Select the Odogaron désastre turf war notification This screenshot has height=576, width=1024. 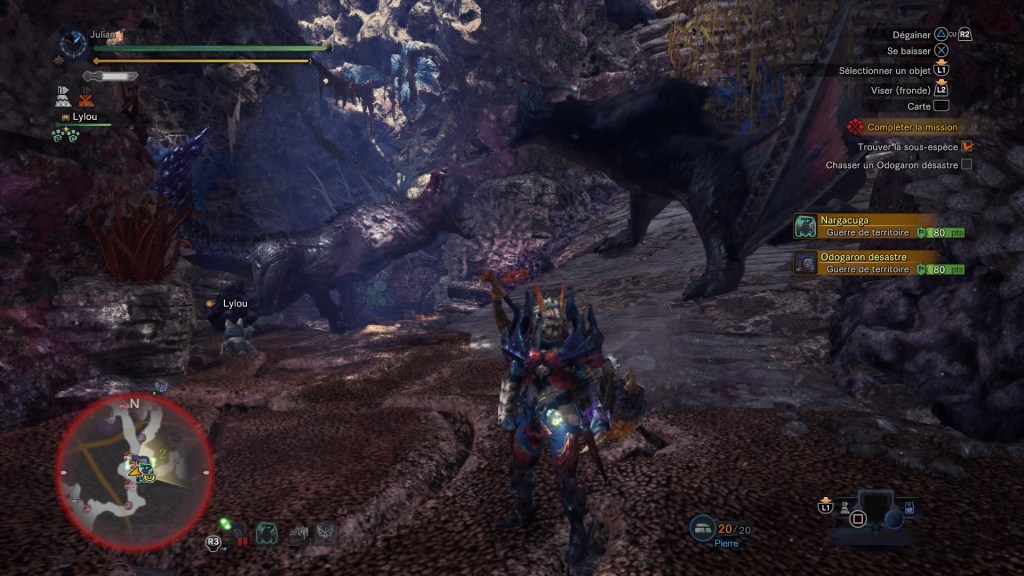880,262
